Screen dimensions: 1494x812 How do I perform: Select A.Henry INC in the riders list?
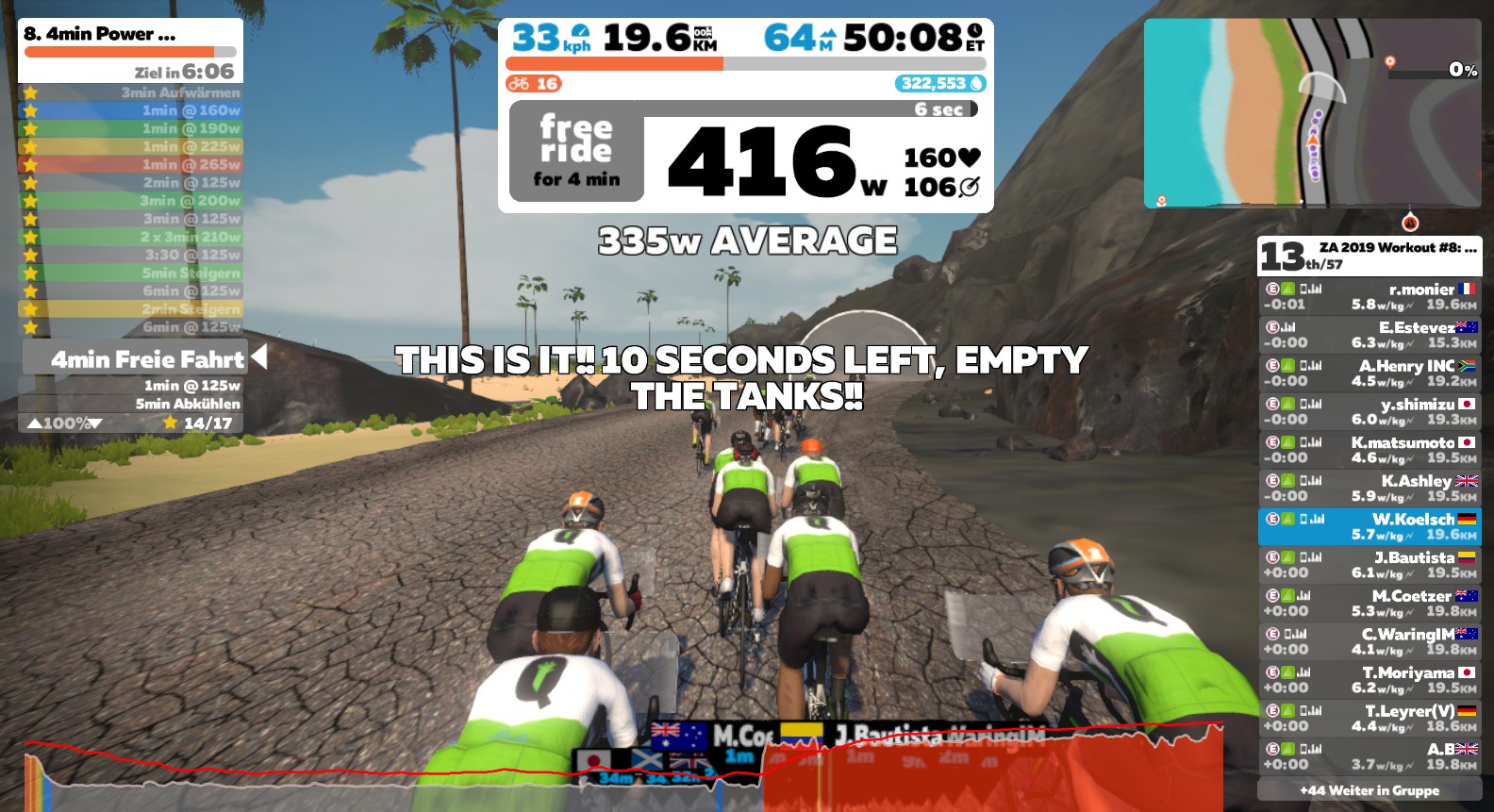point(1369,373)
